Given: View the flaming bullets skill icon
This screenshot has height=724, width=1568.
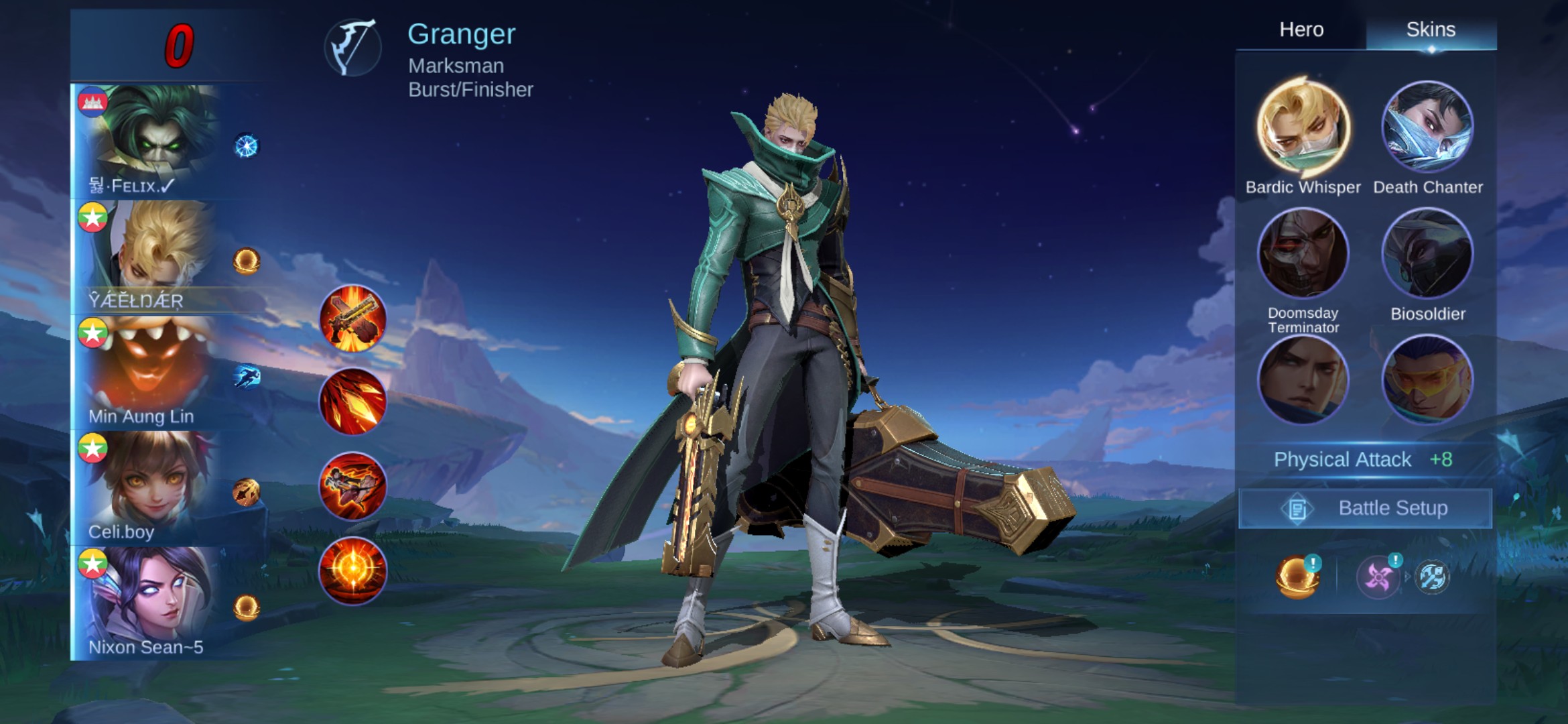Looking at the screenshot, I should tap(352, 402).
